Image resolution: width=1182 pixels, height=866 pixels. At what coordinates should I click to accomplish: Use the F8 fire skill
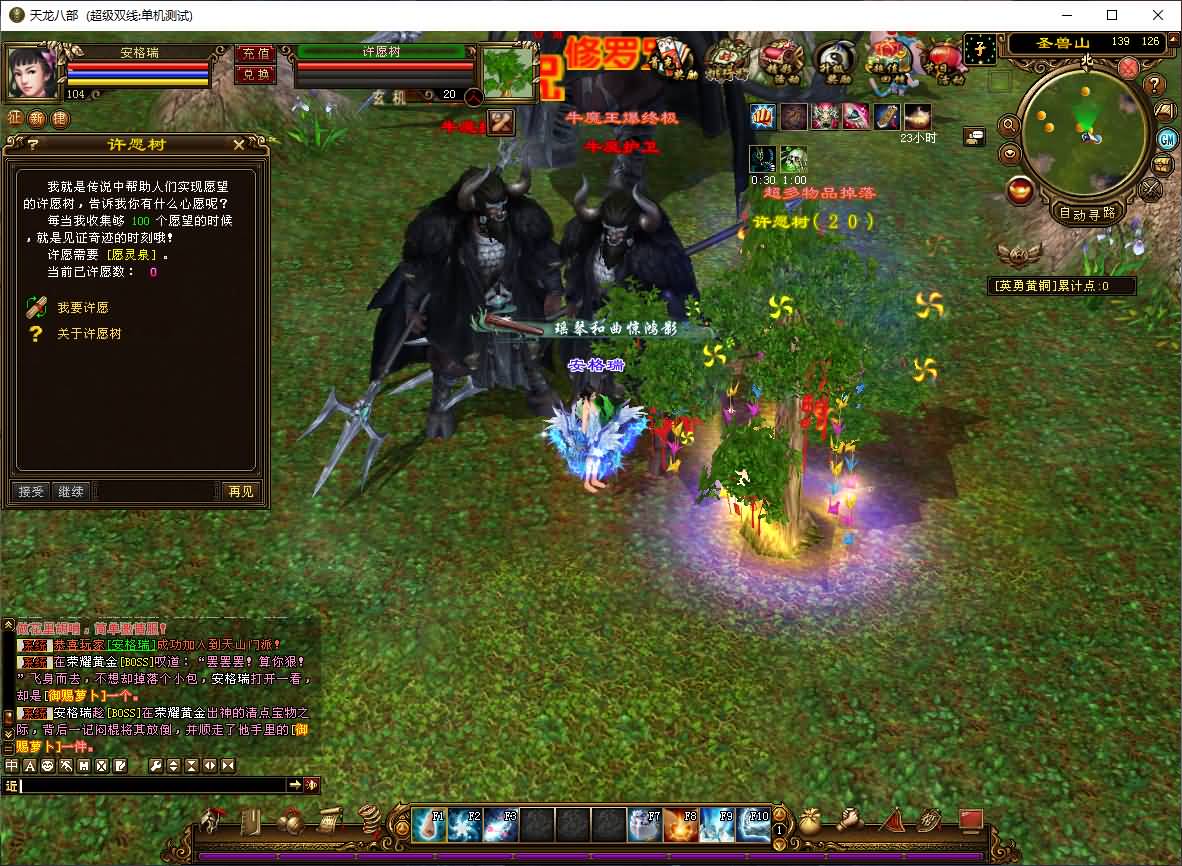(681, 825)
